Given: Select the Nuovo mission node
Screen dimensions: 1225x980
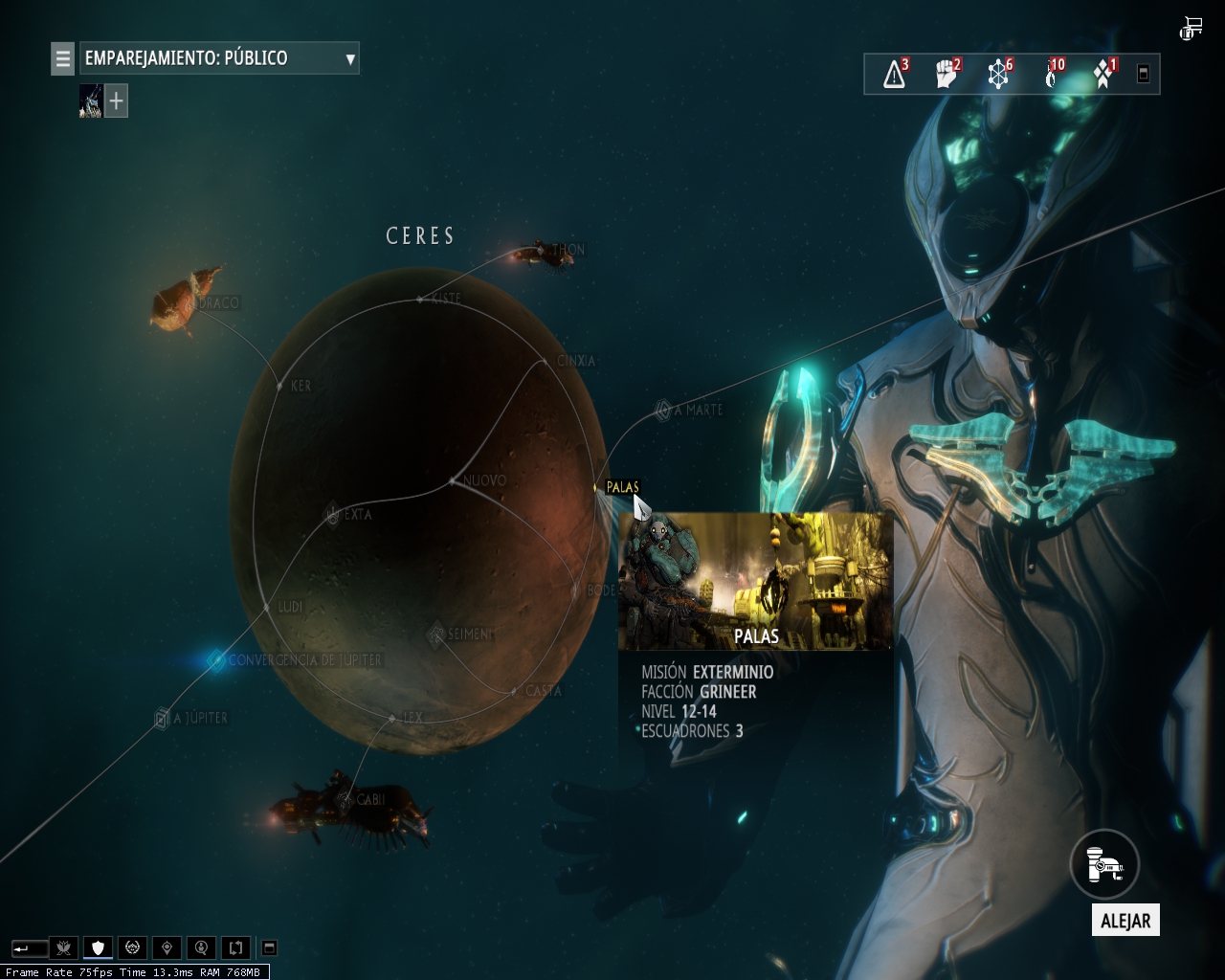Looking at the screenshot, I should (453, 480).
